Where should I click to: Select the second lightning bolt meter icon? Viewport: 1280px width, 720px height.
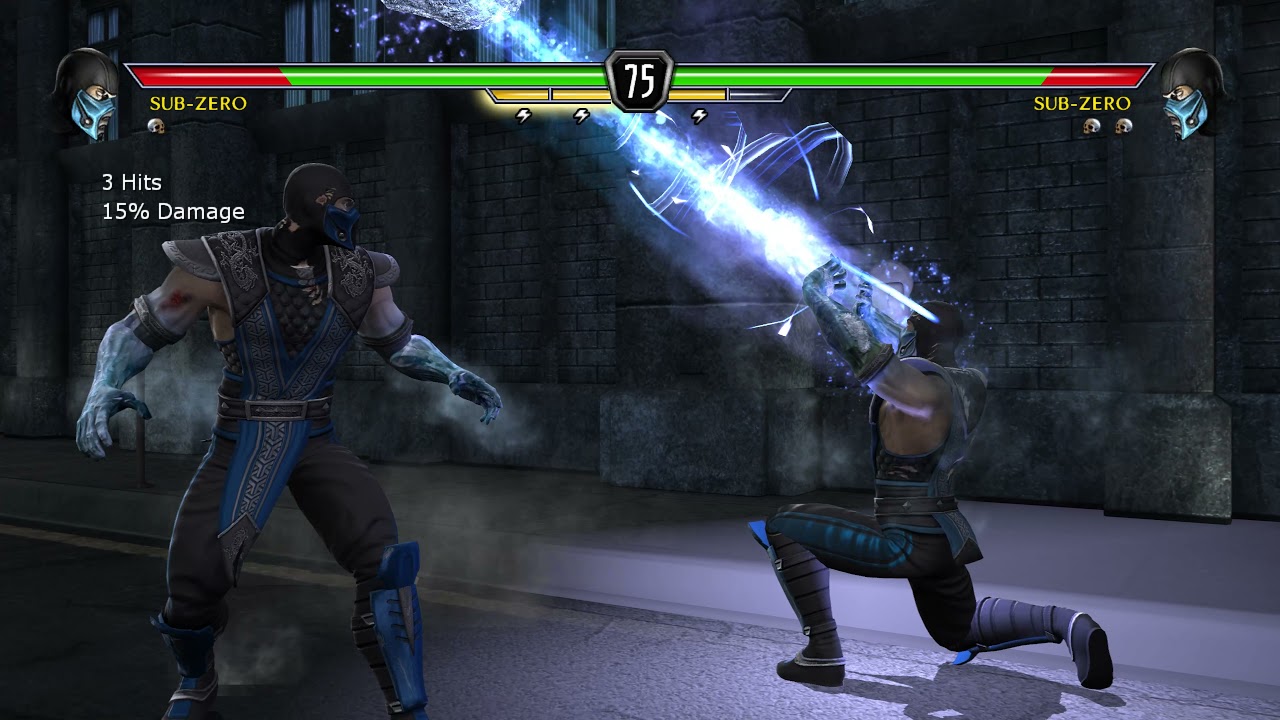point(581,115)
